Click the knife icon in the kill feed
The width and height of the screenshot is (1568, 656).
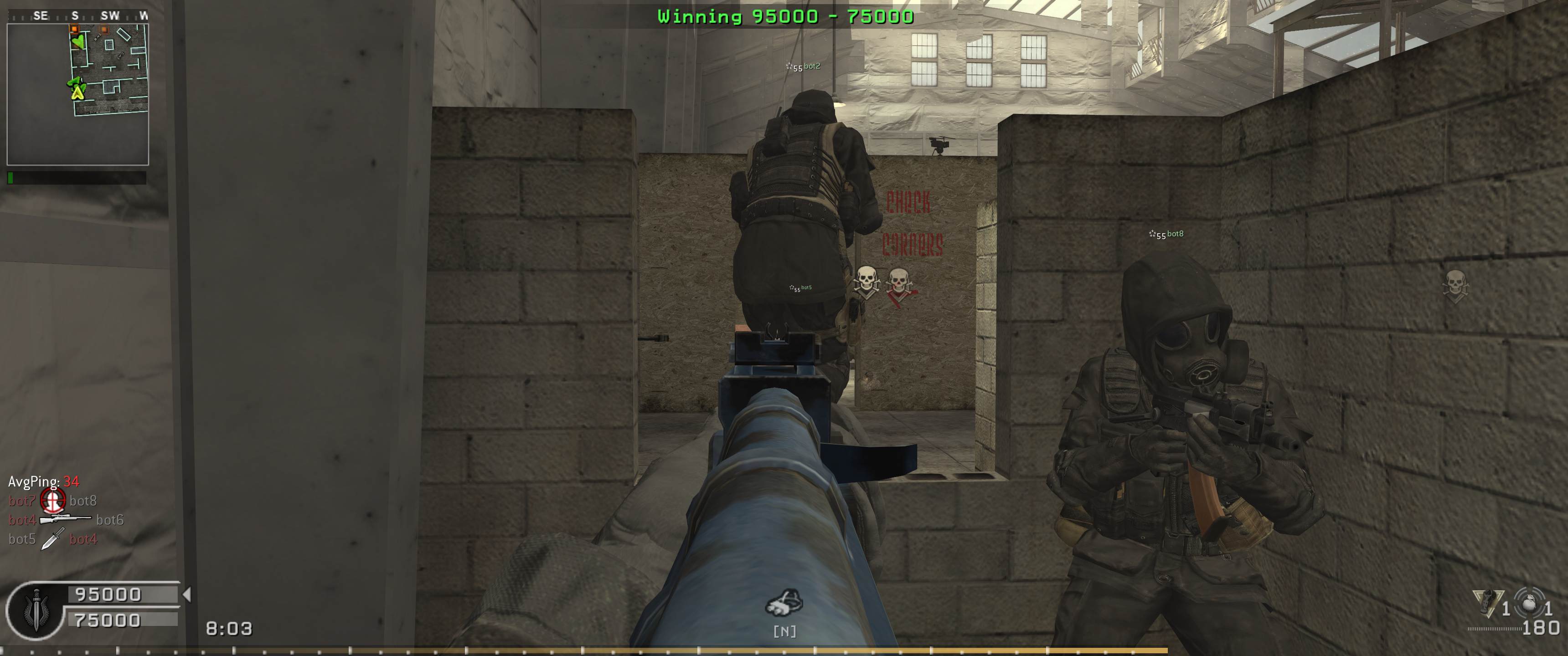coord(53,538)
